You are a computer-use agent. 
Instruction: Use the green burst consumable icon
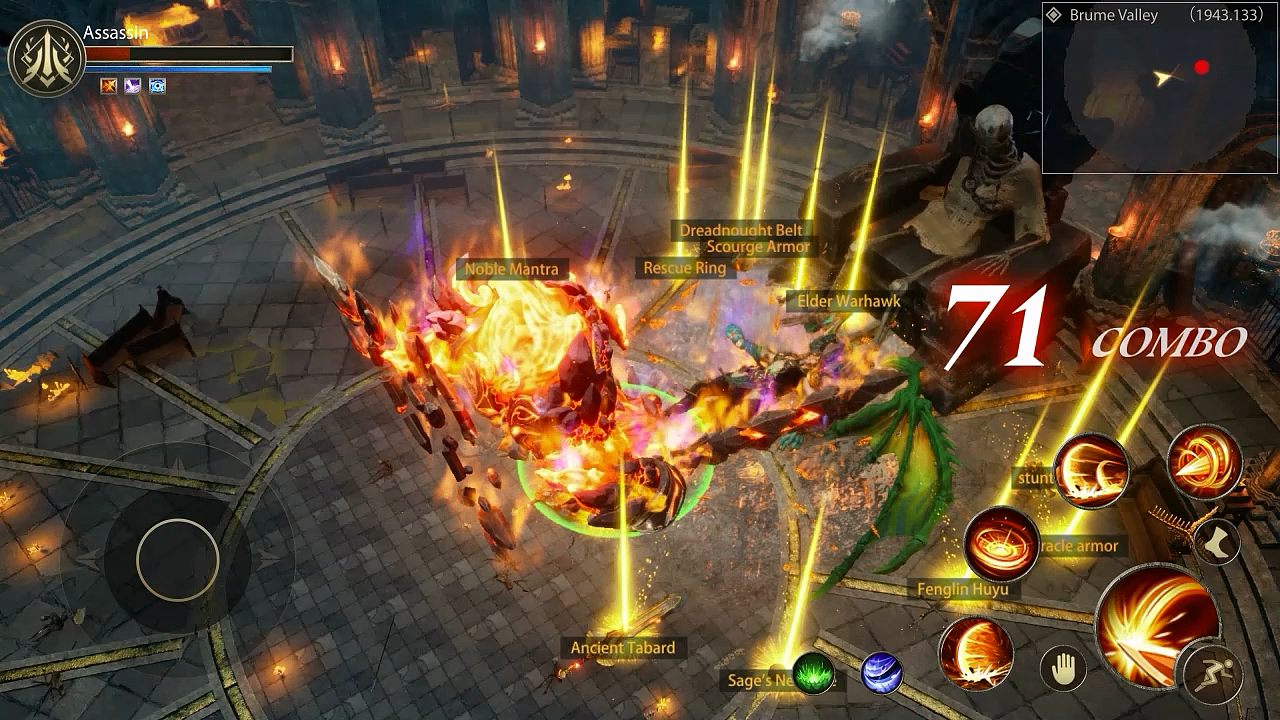(814, 673)
